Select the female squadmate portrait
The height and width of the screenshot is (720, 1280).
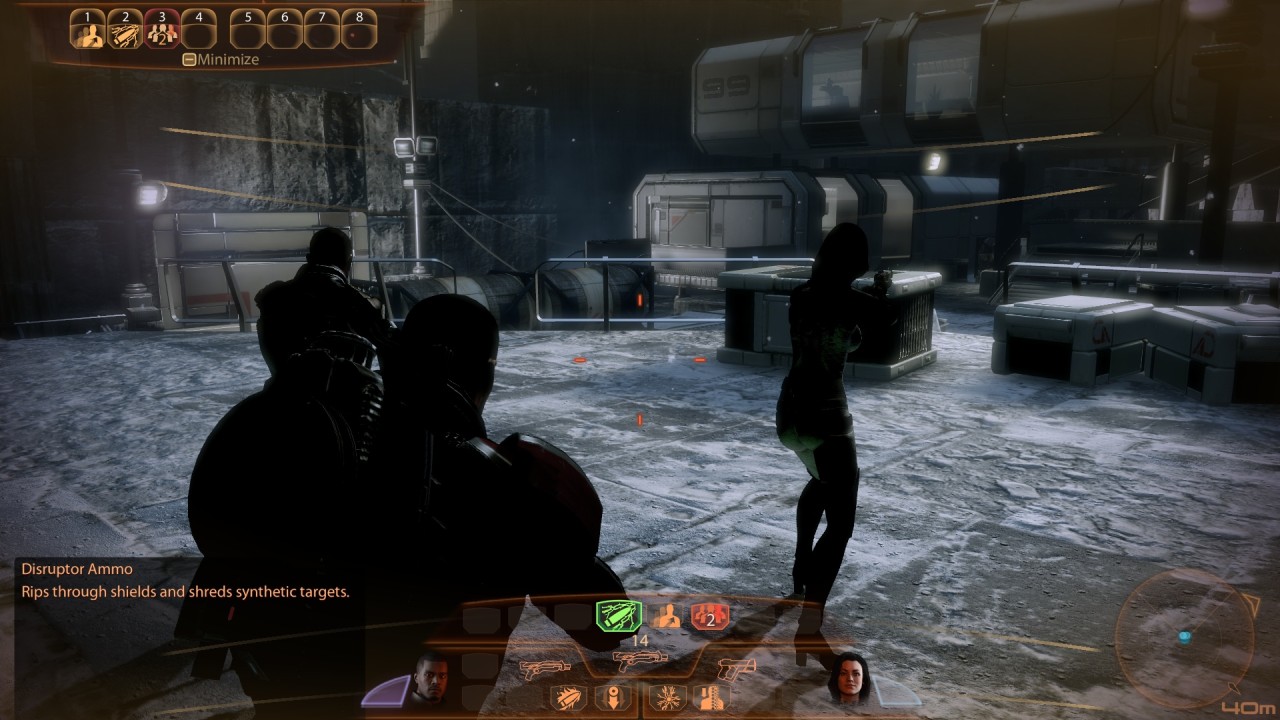point(847,677)
